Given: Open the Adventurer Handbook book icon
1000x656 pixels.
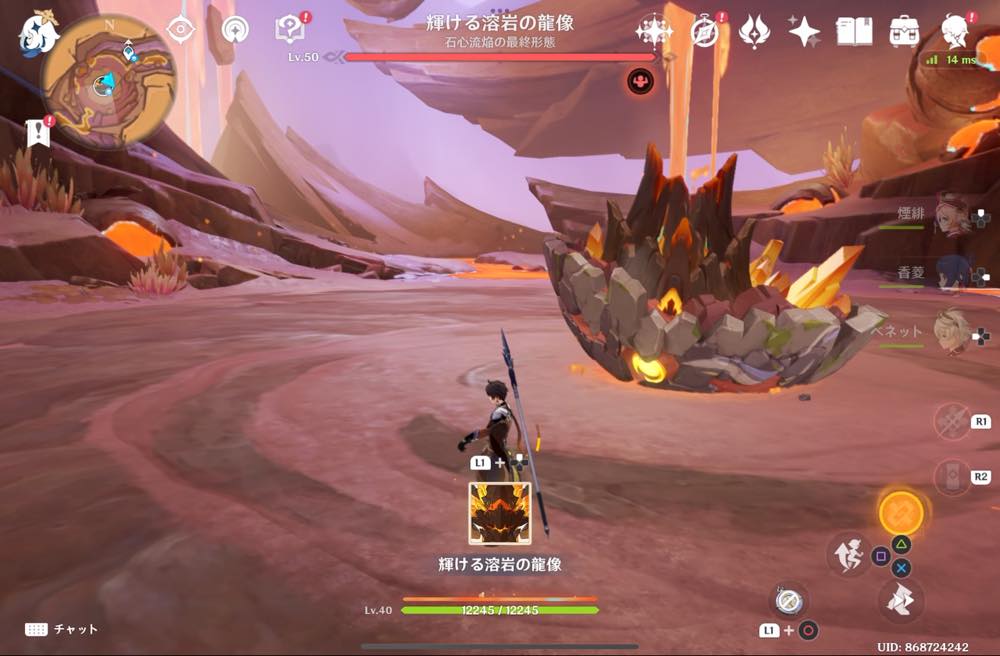Looking at the screenshot, I should pyautogui.click(x=854, y=31).
